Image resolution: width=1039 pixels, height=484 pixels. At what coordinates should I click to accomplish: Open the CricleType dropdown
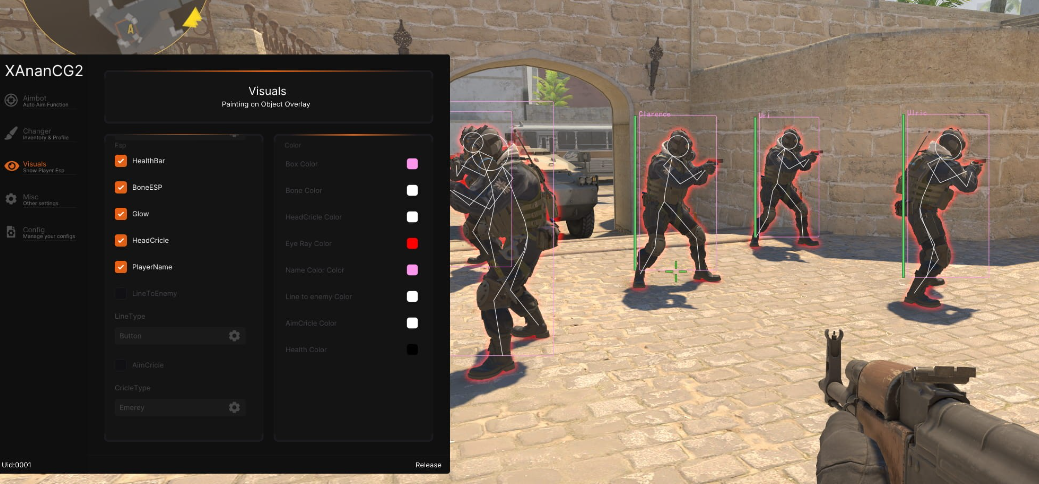(x=179, y=407)
